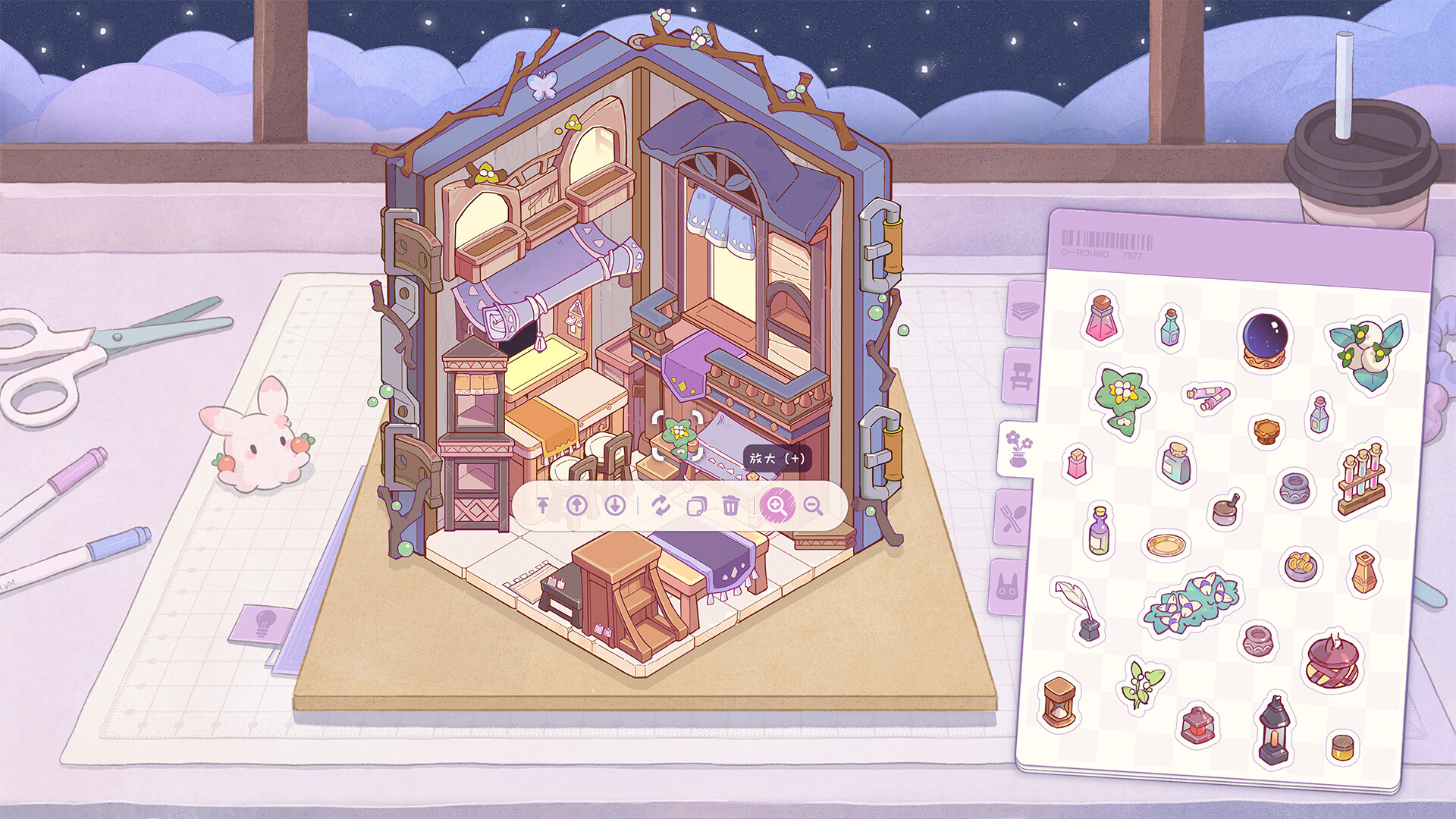Choose the tall black lantern sticker
Screen dimensions: 1456x819
pyautogui.click(x=1273, y=730)
